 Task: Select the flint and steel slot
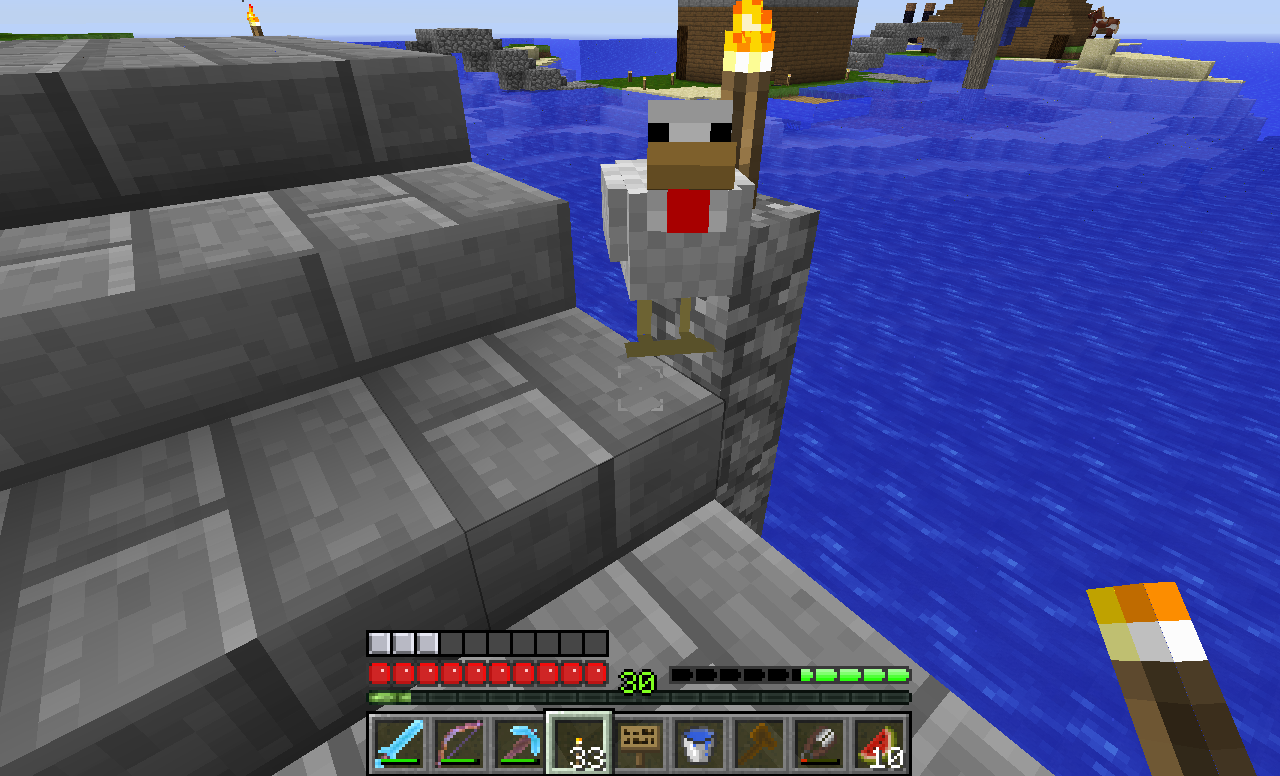[818, 744]
